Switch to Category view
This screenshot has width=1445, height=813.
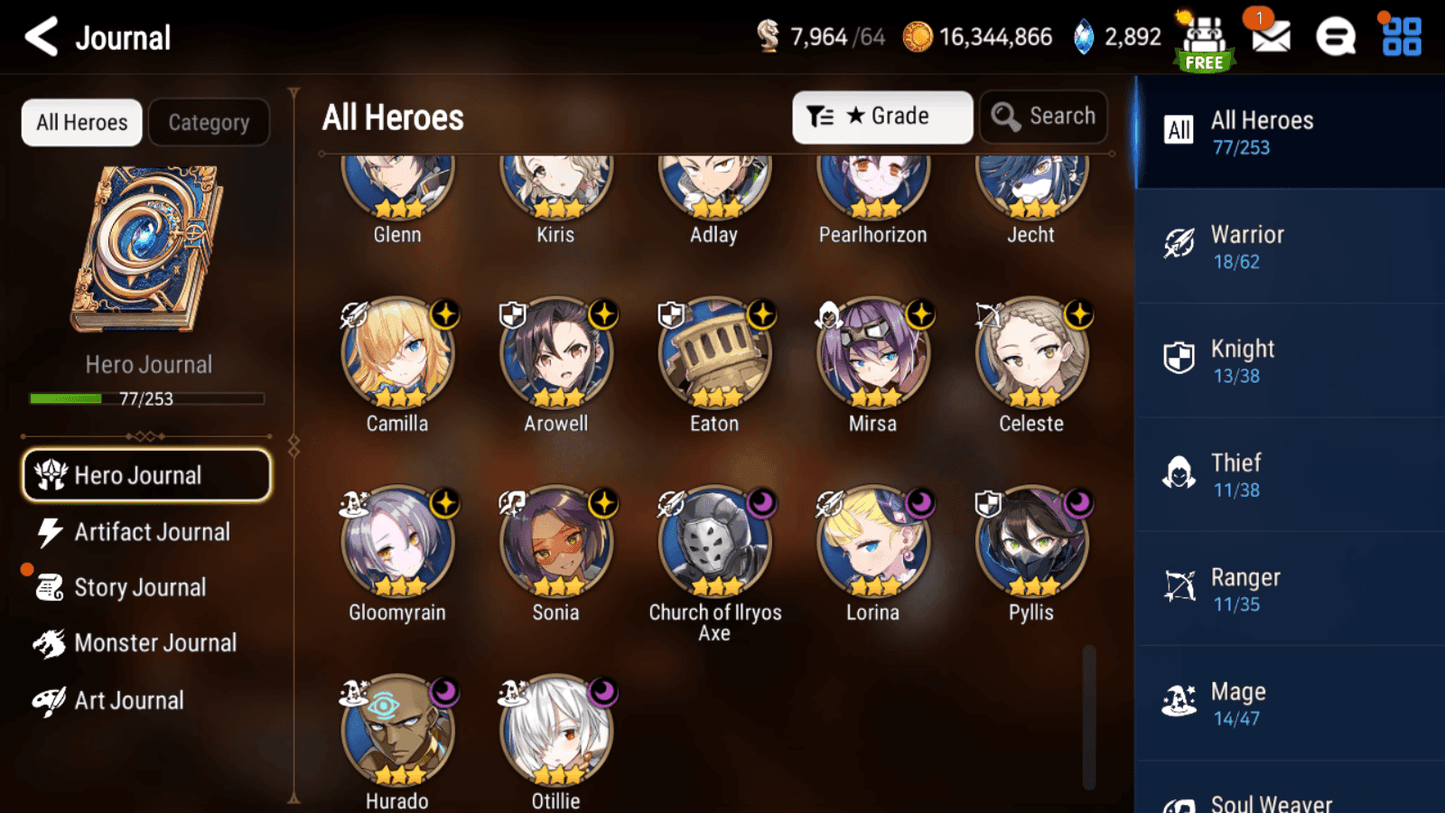point(208,122)
